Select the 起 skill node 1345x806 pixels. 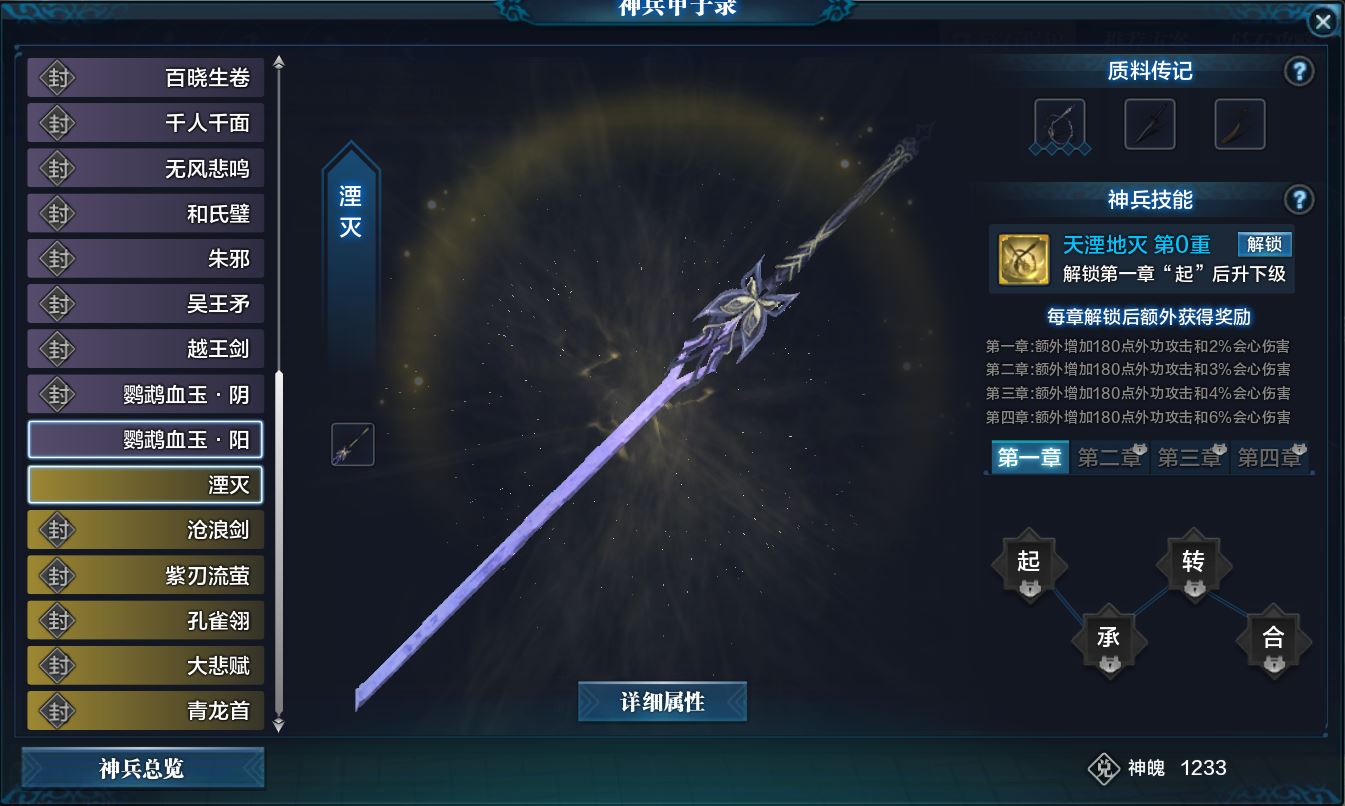pos(1029,565)
